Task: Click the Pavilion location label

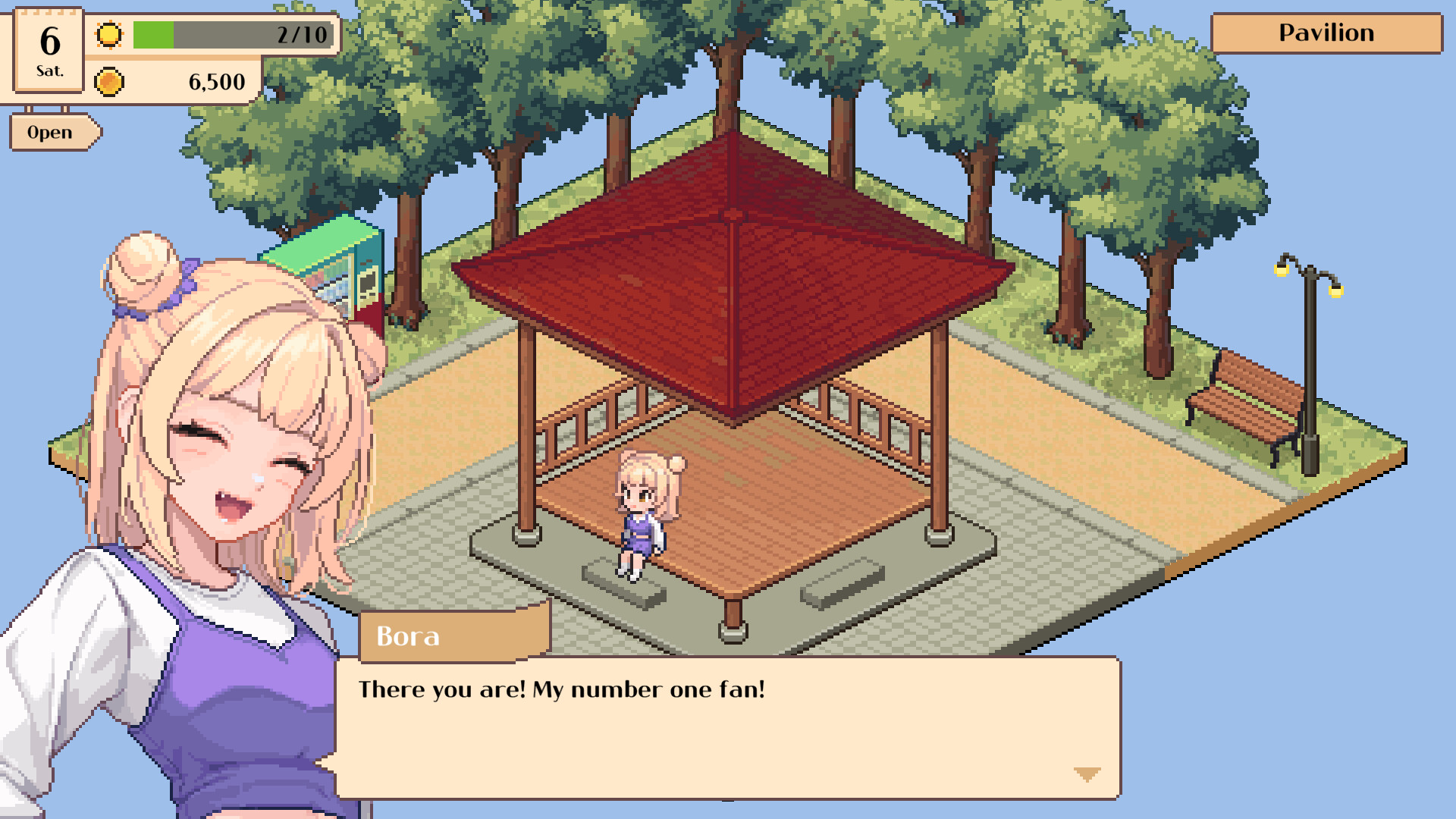Action: click(1326, 33)
